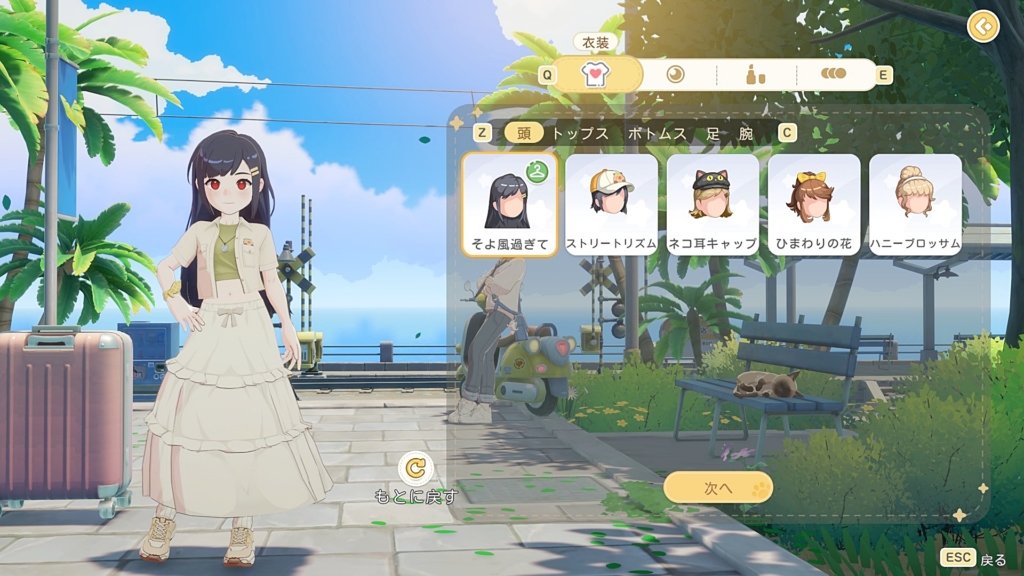Screen dimensions: 1024x576
Task: Open the makeup bottle tab
Action: pyautogui.click(x=756, y=75)
